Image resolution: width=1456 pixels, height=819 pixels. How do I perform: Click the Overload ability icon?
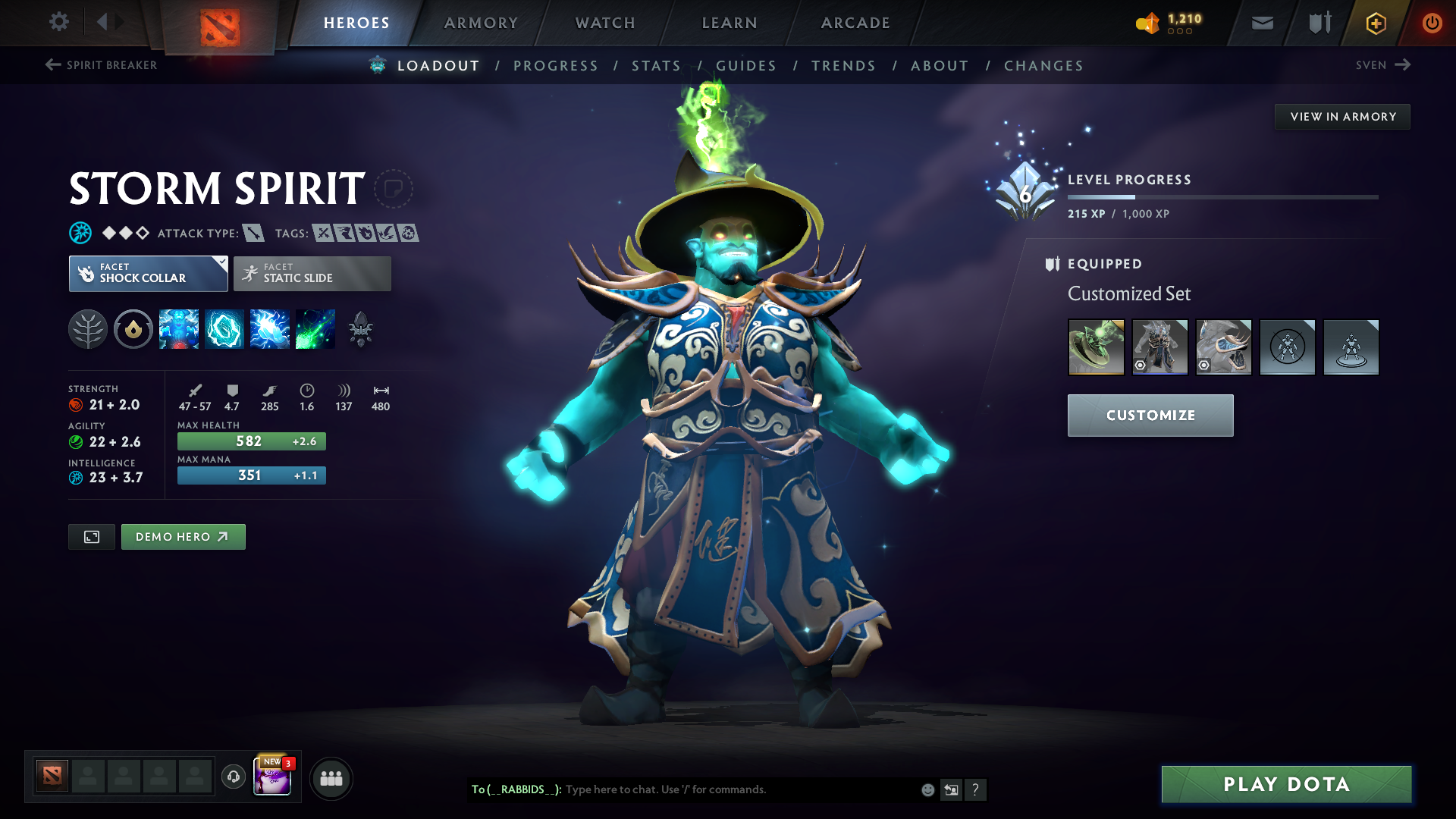click(270, 328)
